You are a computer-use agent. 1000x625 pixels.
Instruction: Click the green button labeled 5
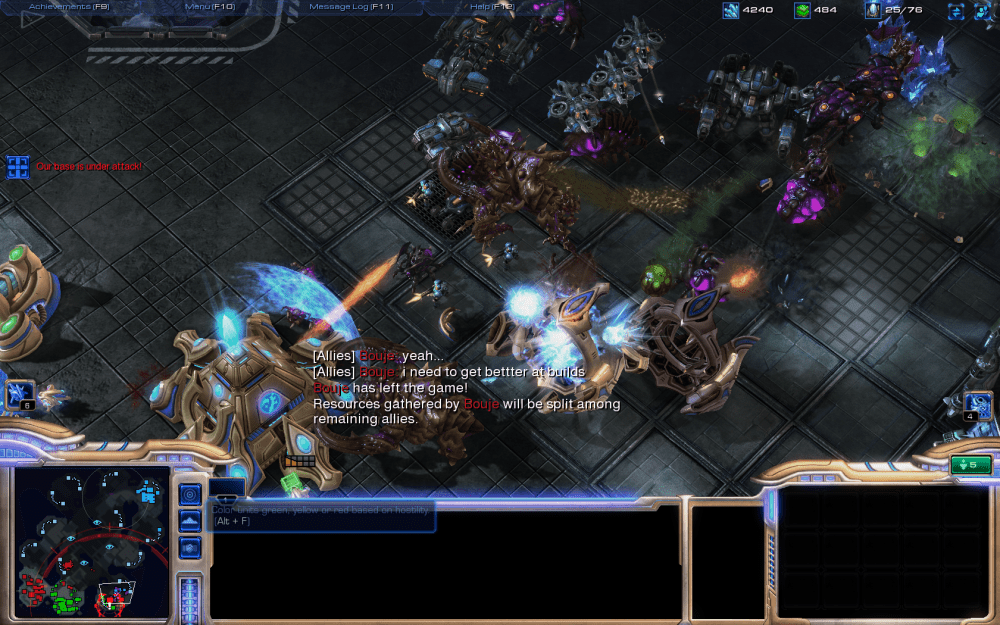click(x=970, y=465)
